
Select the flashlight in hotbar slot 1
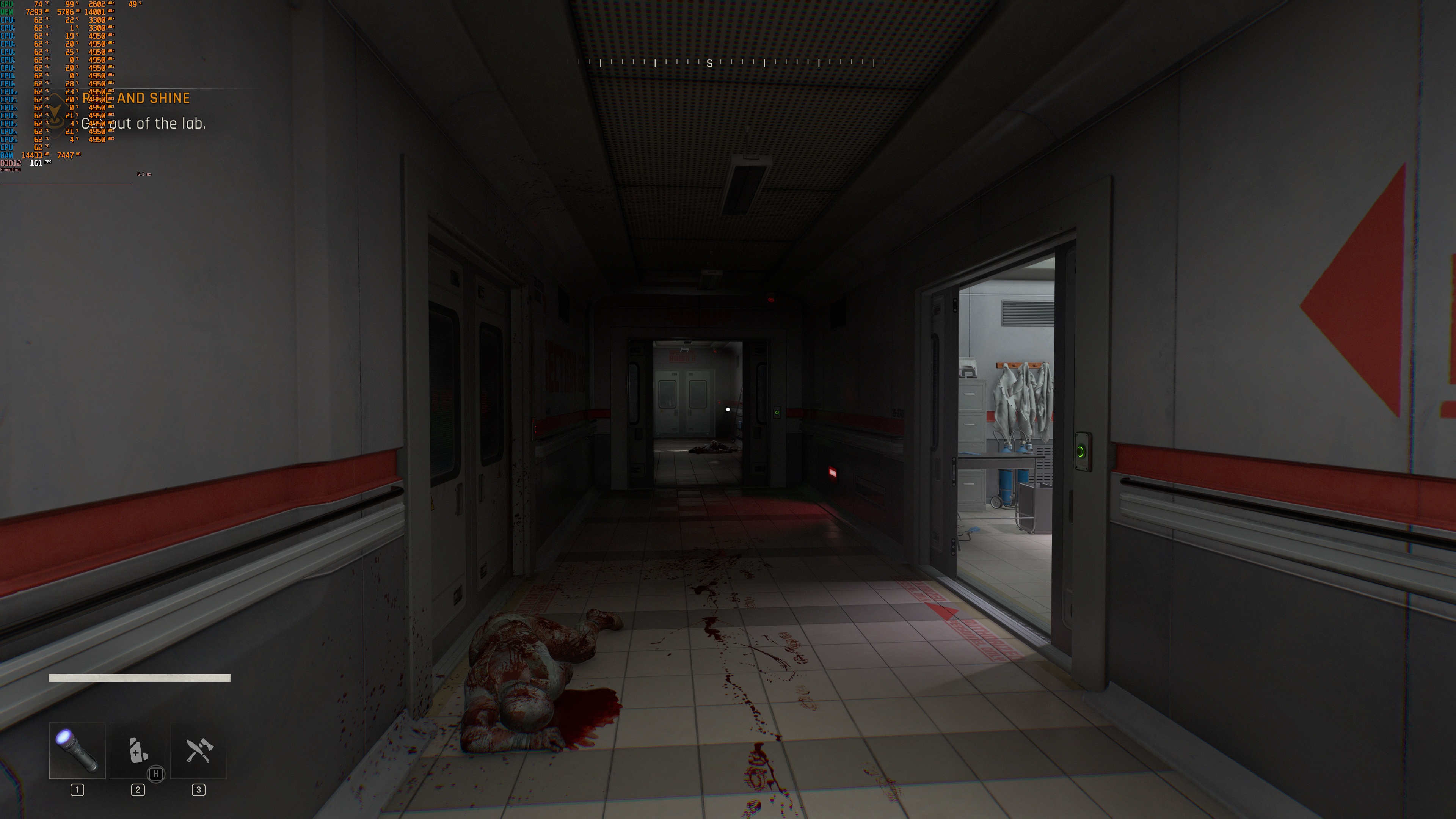tap(77, 751)
